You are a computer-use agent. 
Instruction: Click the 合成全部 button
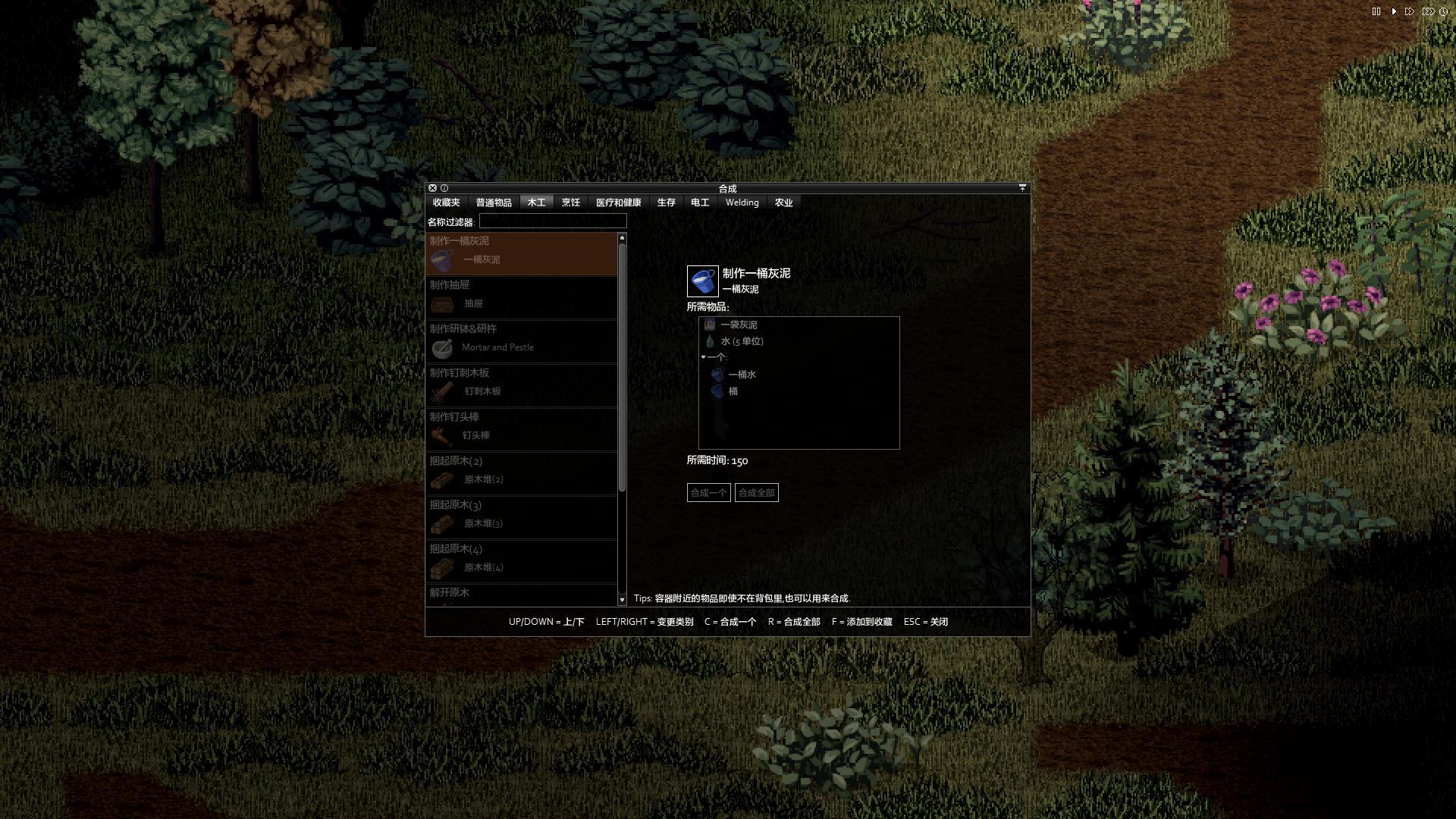756,493
